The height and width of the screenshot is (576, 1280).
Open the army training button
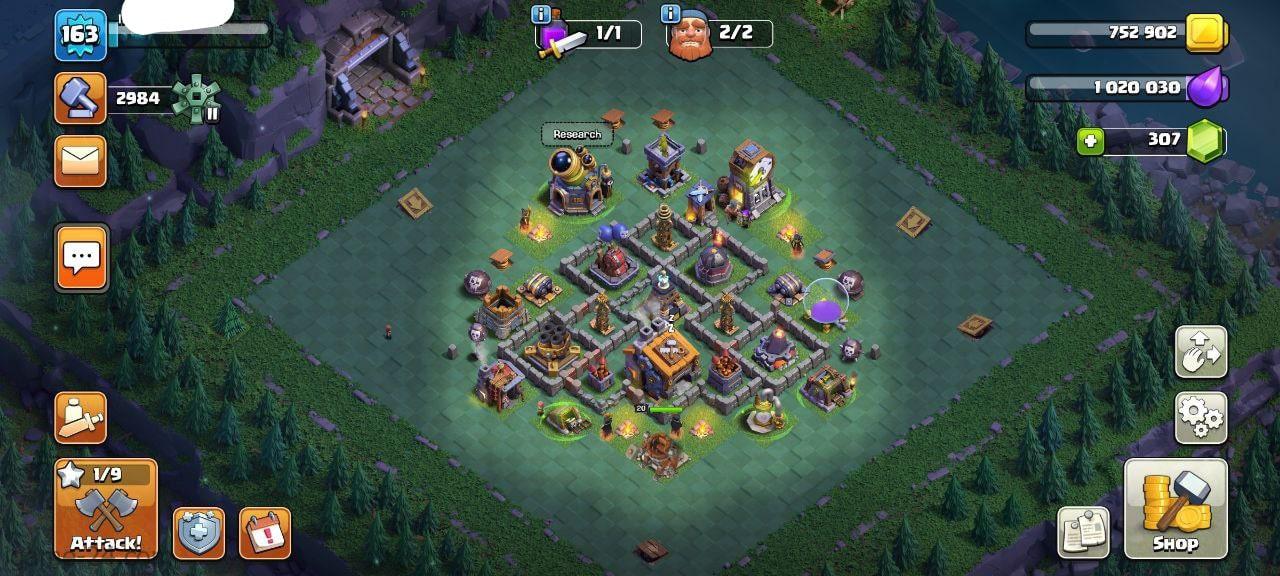(x=80, y=417)
